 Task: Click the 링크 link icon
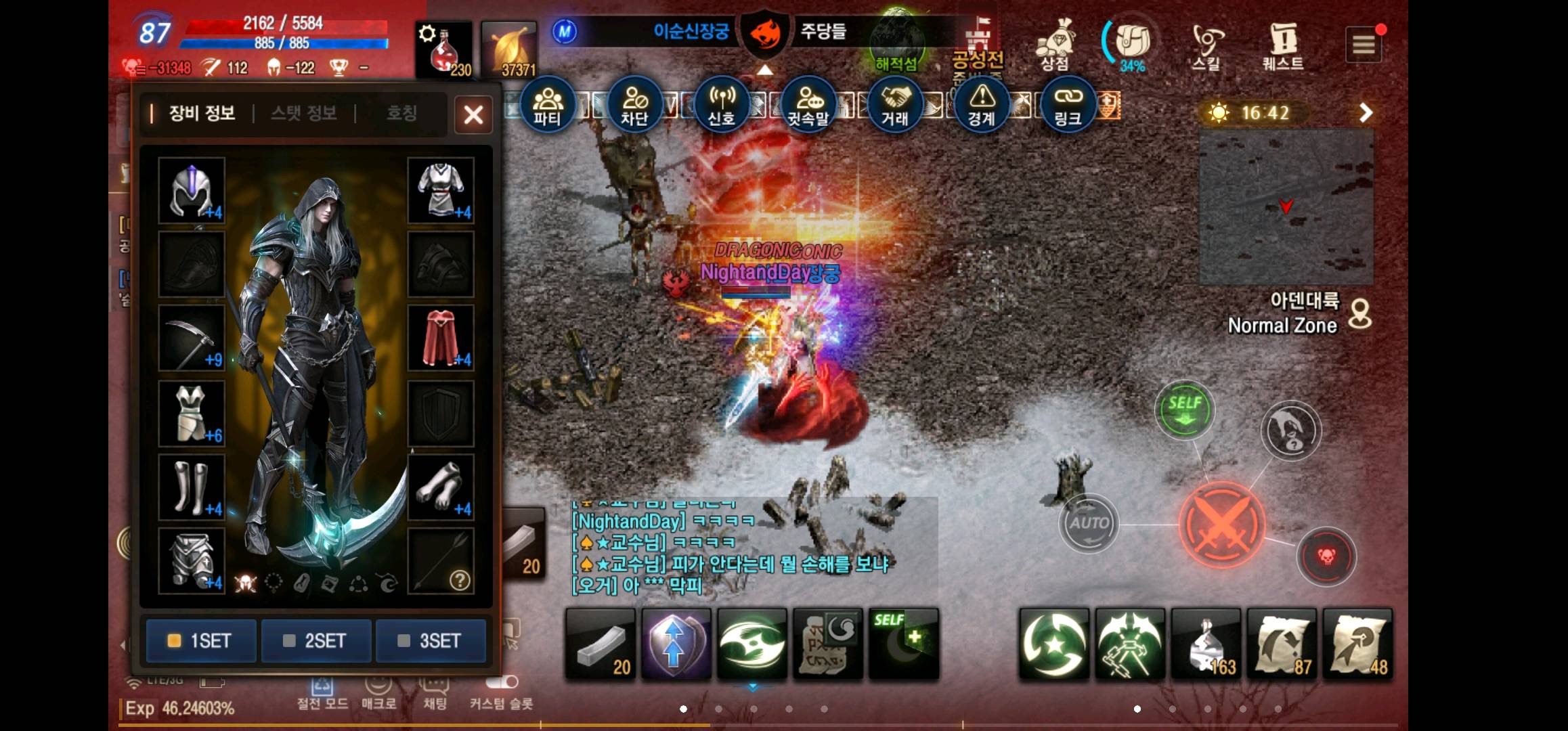(x=1068, y=105)
